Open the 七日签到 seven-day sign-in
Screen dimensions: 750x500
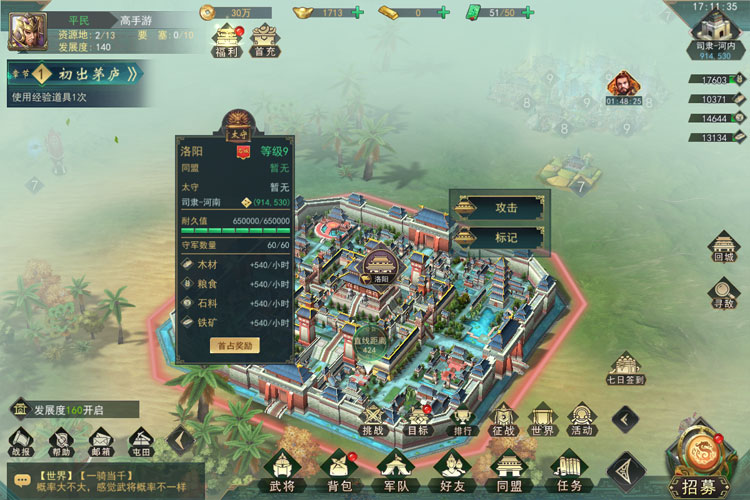[625, 363]
